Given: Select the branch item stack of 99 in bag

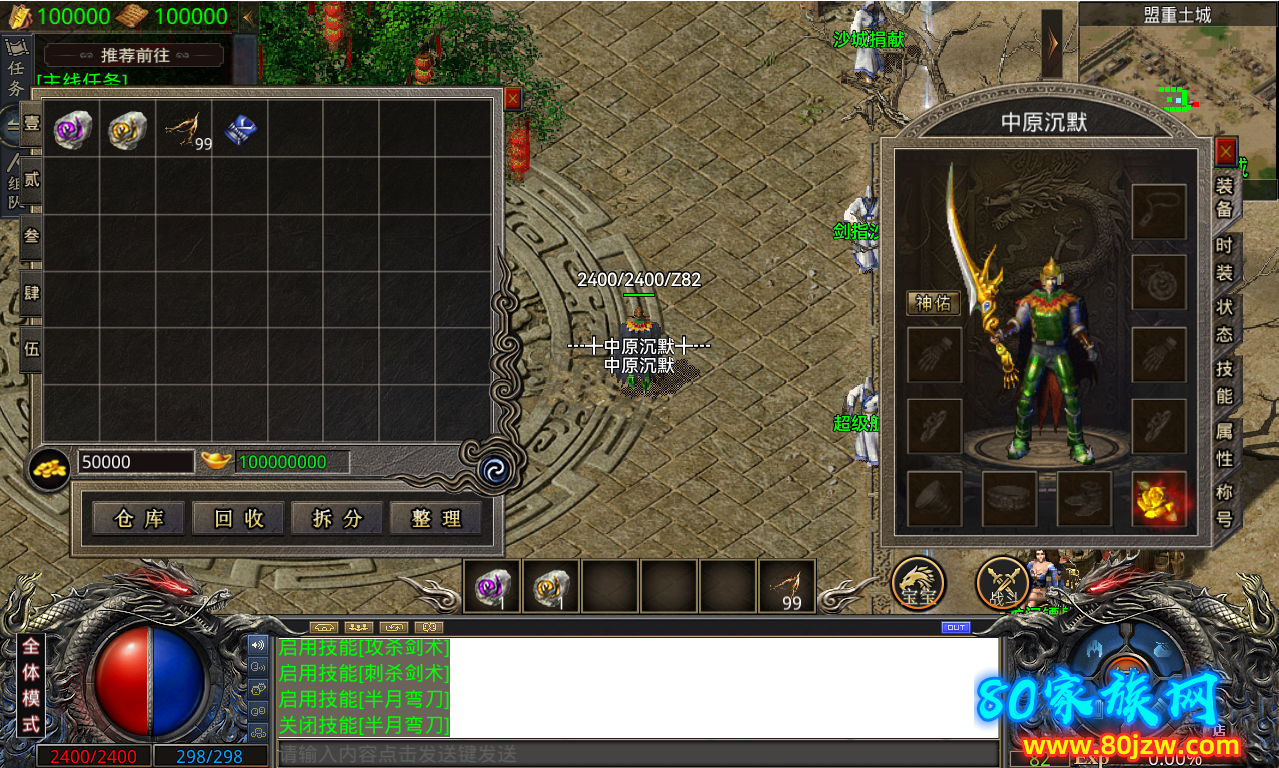Looking at the screenshot, I should pyautogui.click(x=185, y=130).
